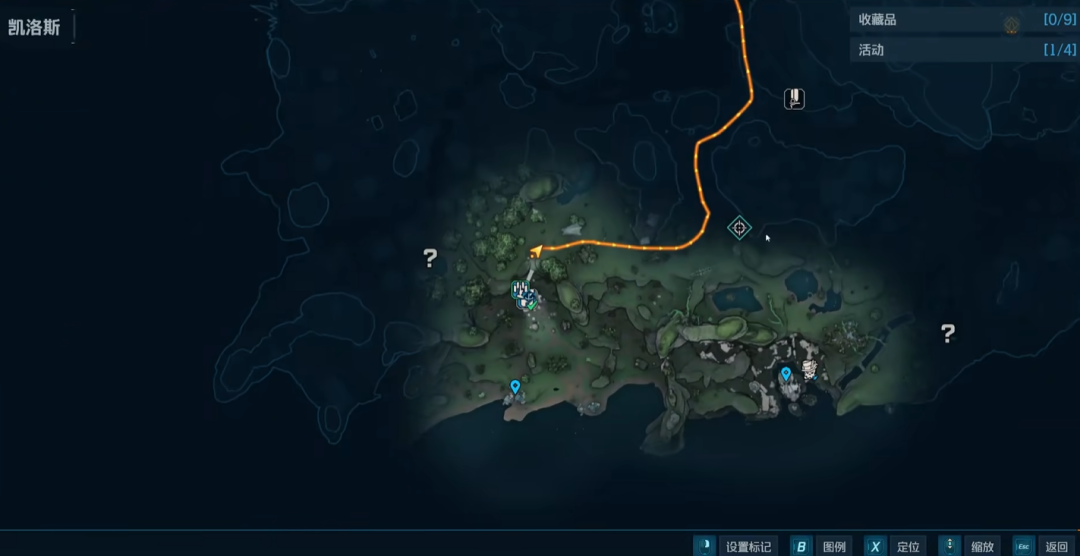The width and height of the screenshot is (1080, 556).
Task: Click the question mark west of the island
Action: [x=430, y=259]
